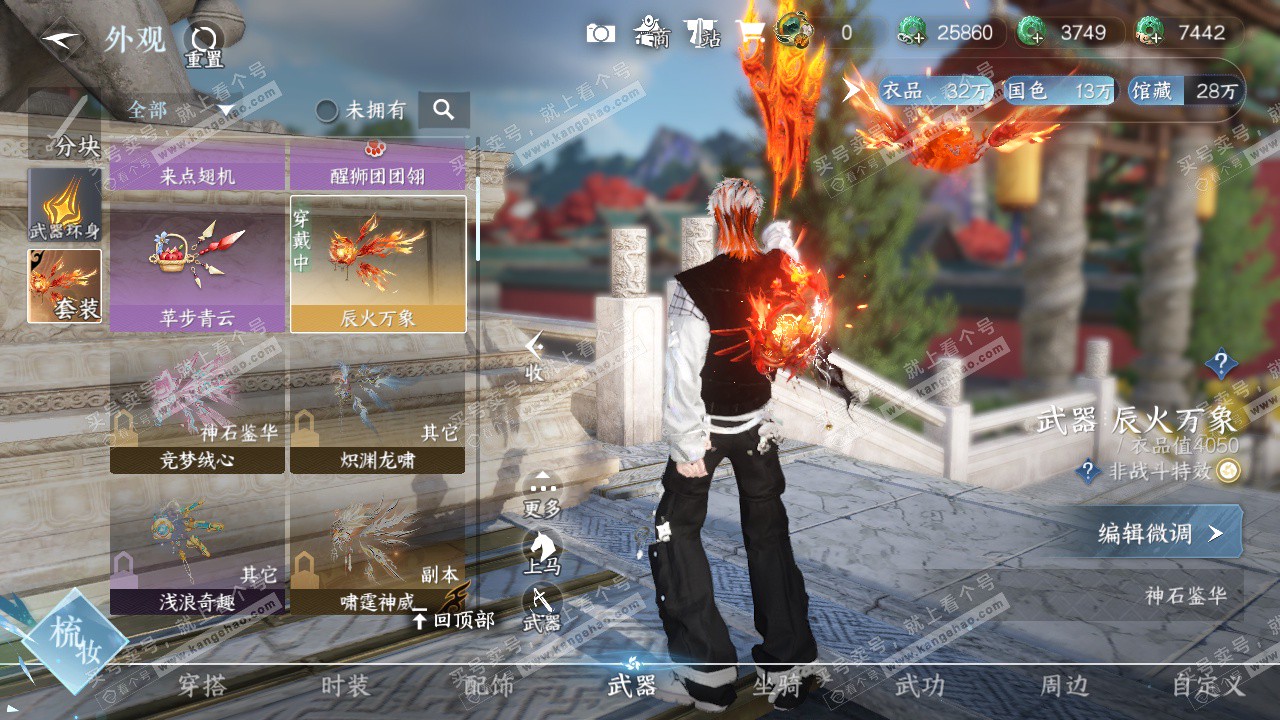Screen dimensions: 1280x720
Task: Select the 武器环身 category
Action: (x=65, y=205)
